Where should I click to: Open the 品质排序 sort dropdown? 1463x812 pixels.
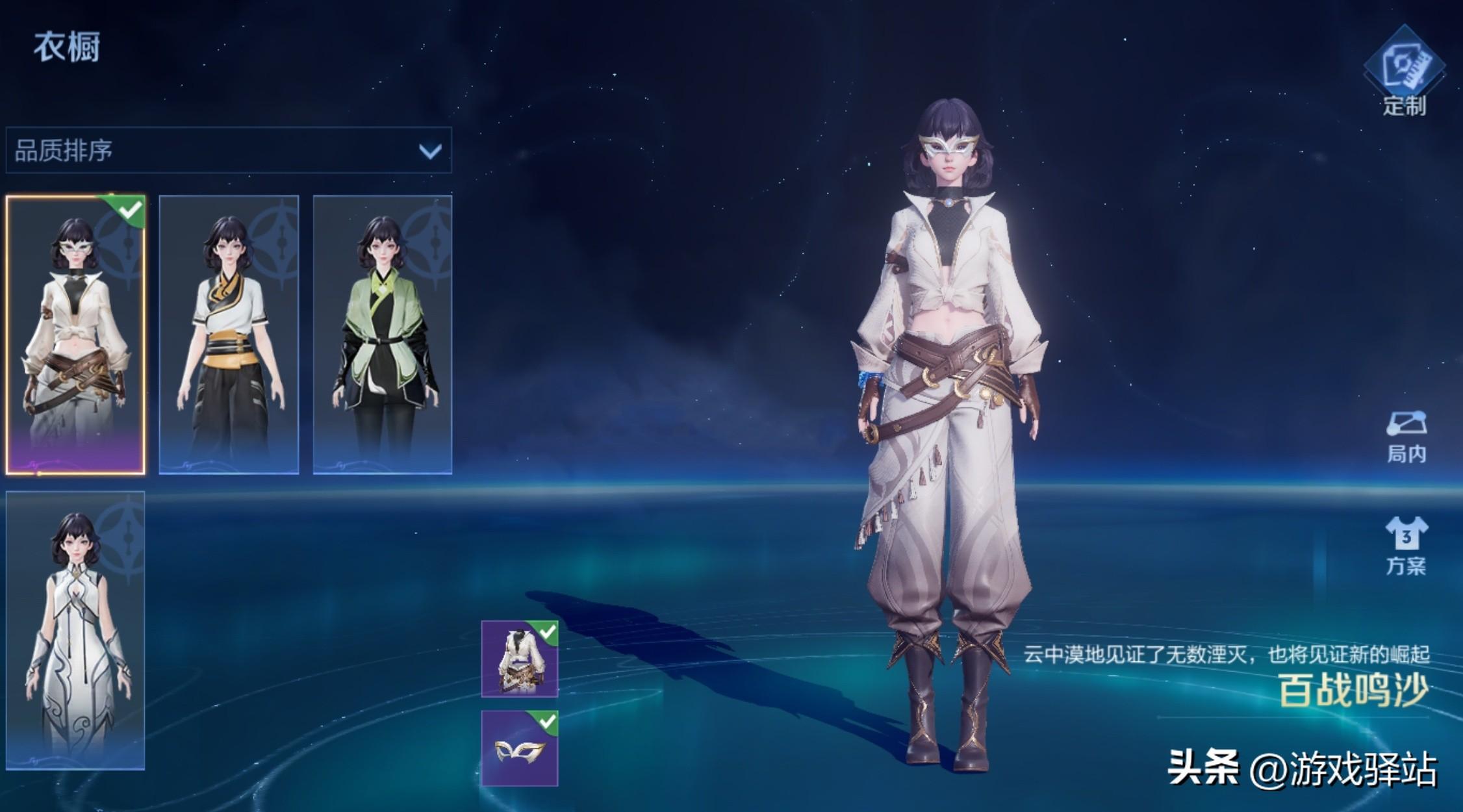tap(228, 151)
